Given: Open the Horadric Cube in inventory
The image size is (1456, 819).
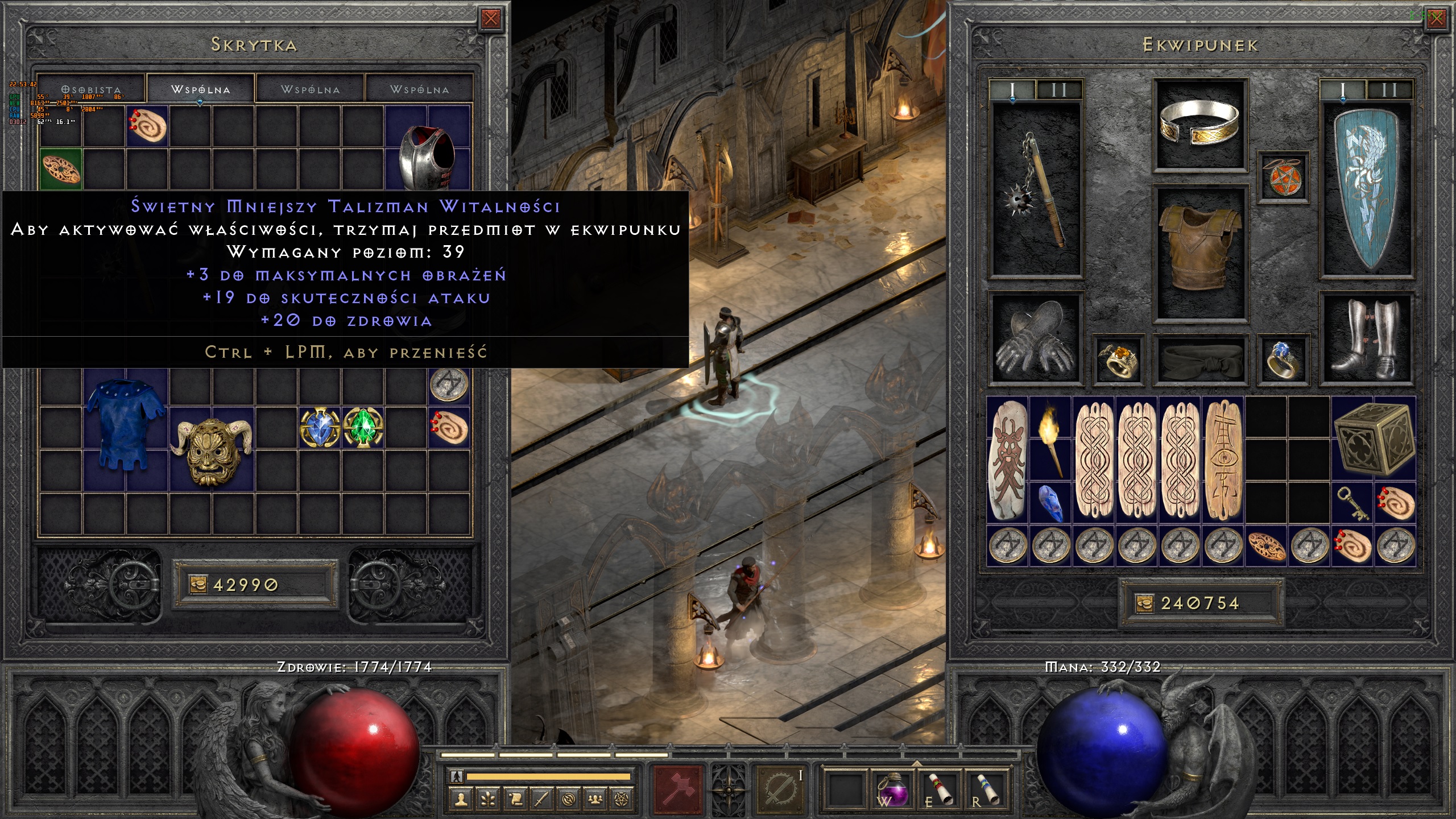Looking at the screenshot, I should [x=1373, y=439].
